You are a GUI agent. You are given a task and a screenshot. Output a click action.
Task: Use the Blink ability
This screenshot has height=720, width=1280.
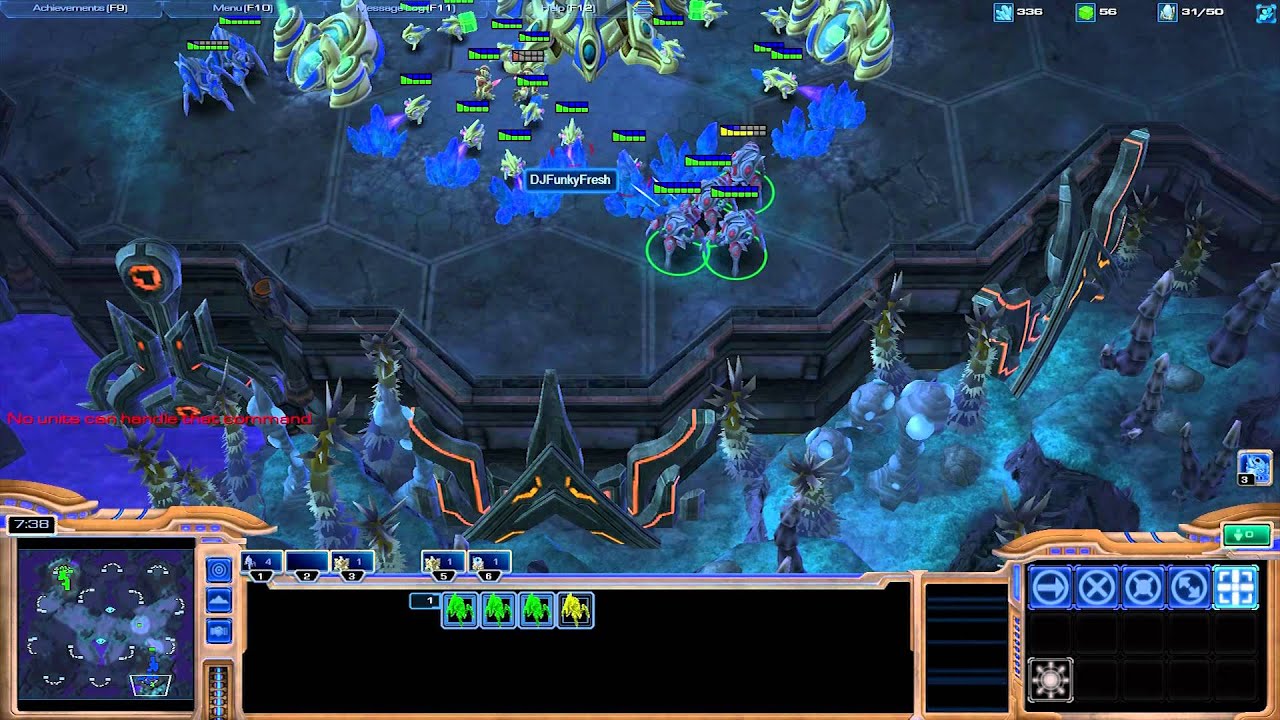tap(1050, 680)
